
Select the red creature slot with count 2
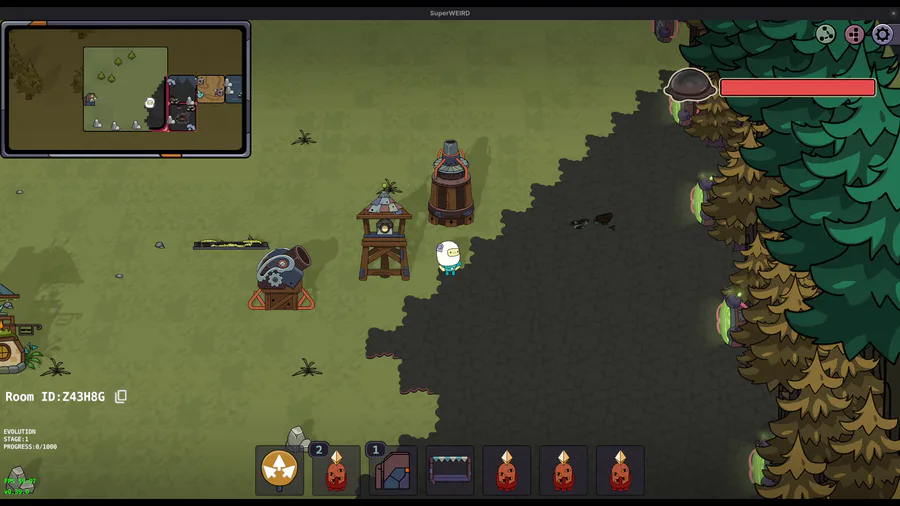click(x=336, y=470)
